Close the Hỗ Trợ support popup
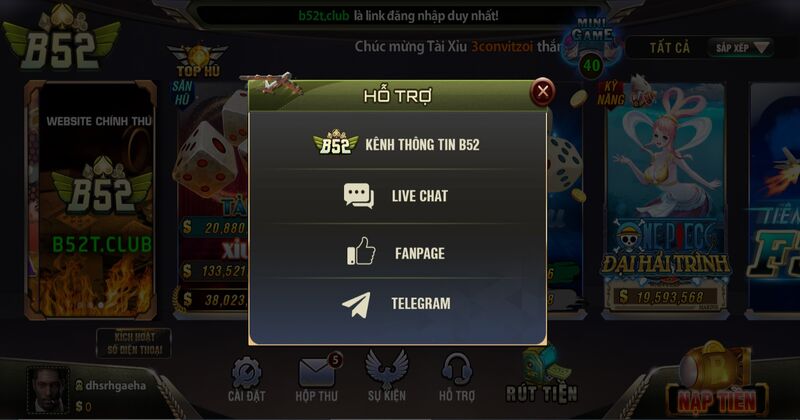 click(x=542, y=93)
